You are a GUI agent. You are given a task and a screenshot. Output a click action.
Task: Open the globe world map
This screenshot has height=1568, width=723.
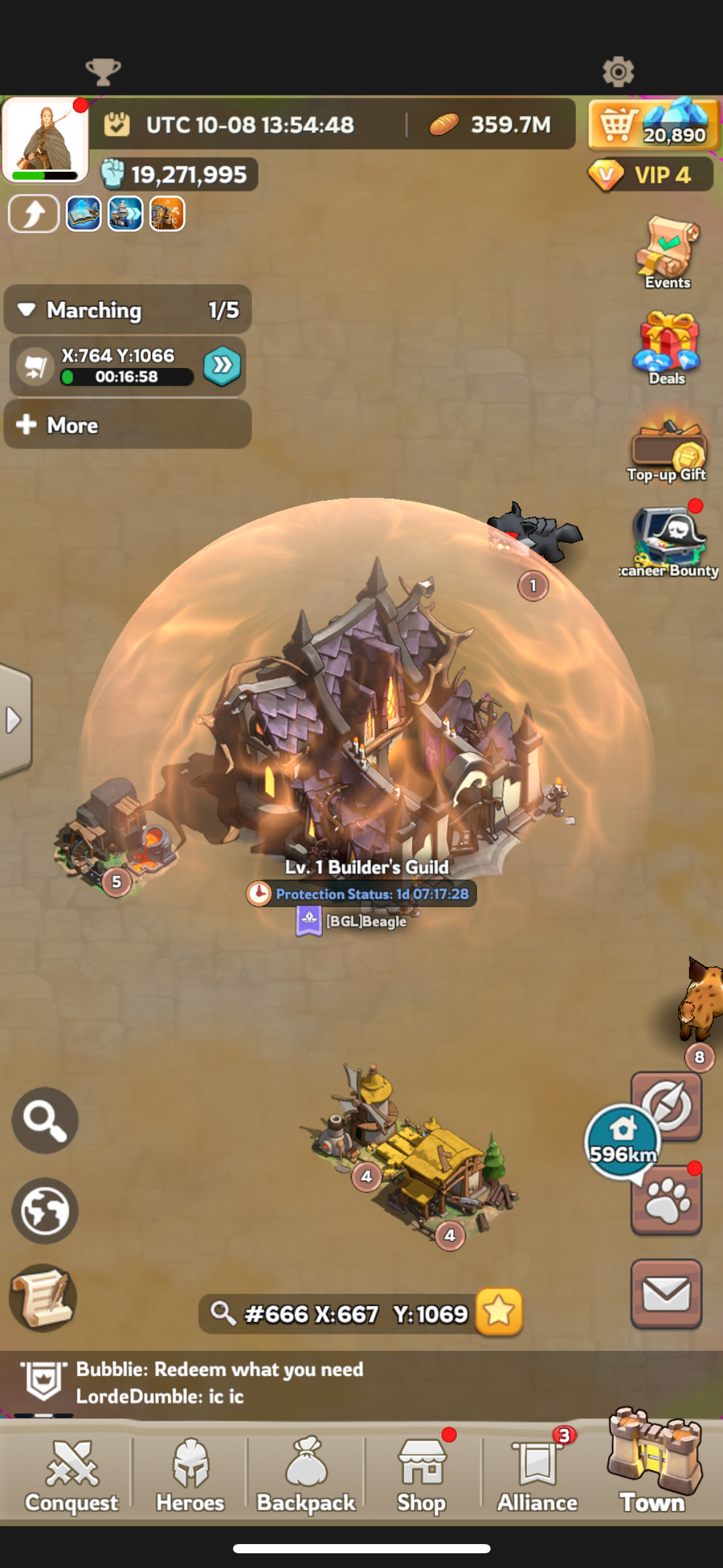45,1210
